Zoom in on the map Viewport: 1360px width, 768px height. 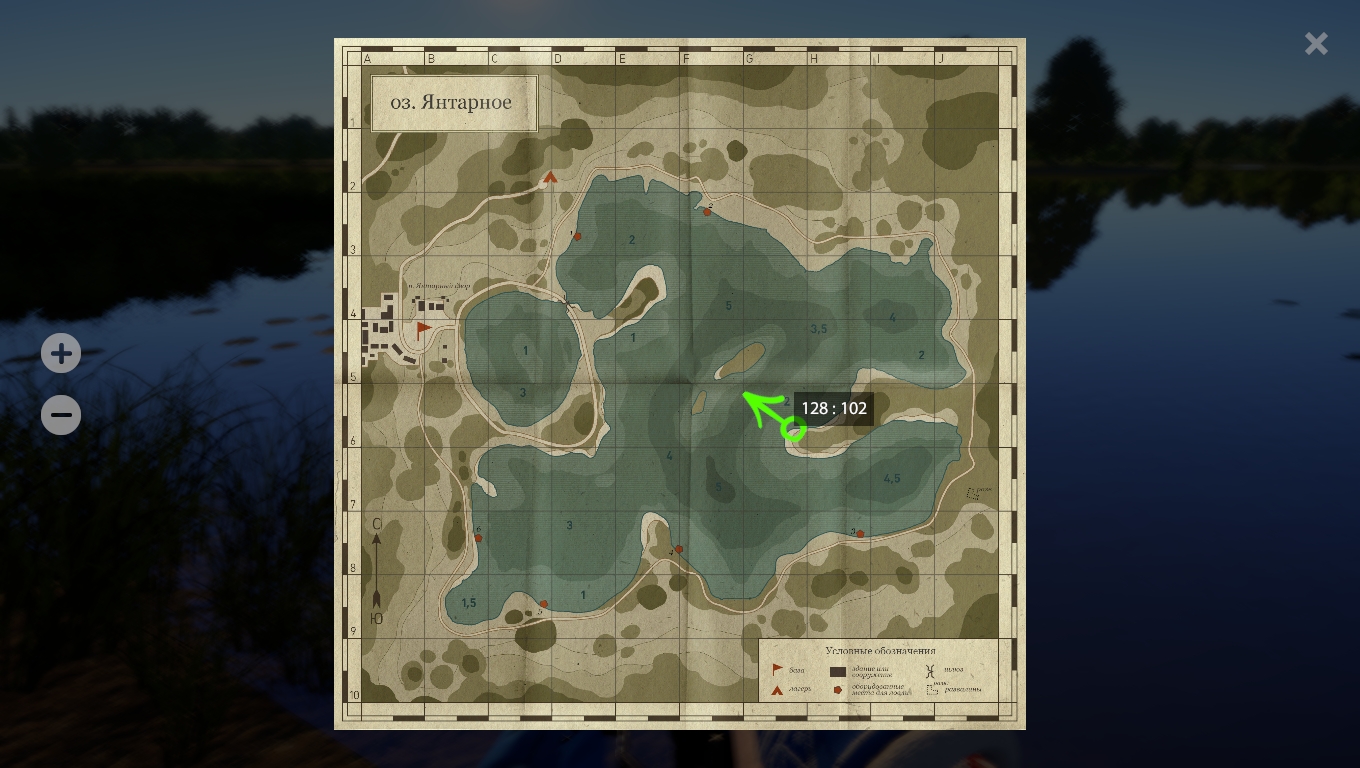[x=61, y=353]
